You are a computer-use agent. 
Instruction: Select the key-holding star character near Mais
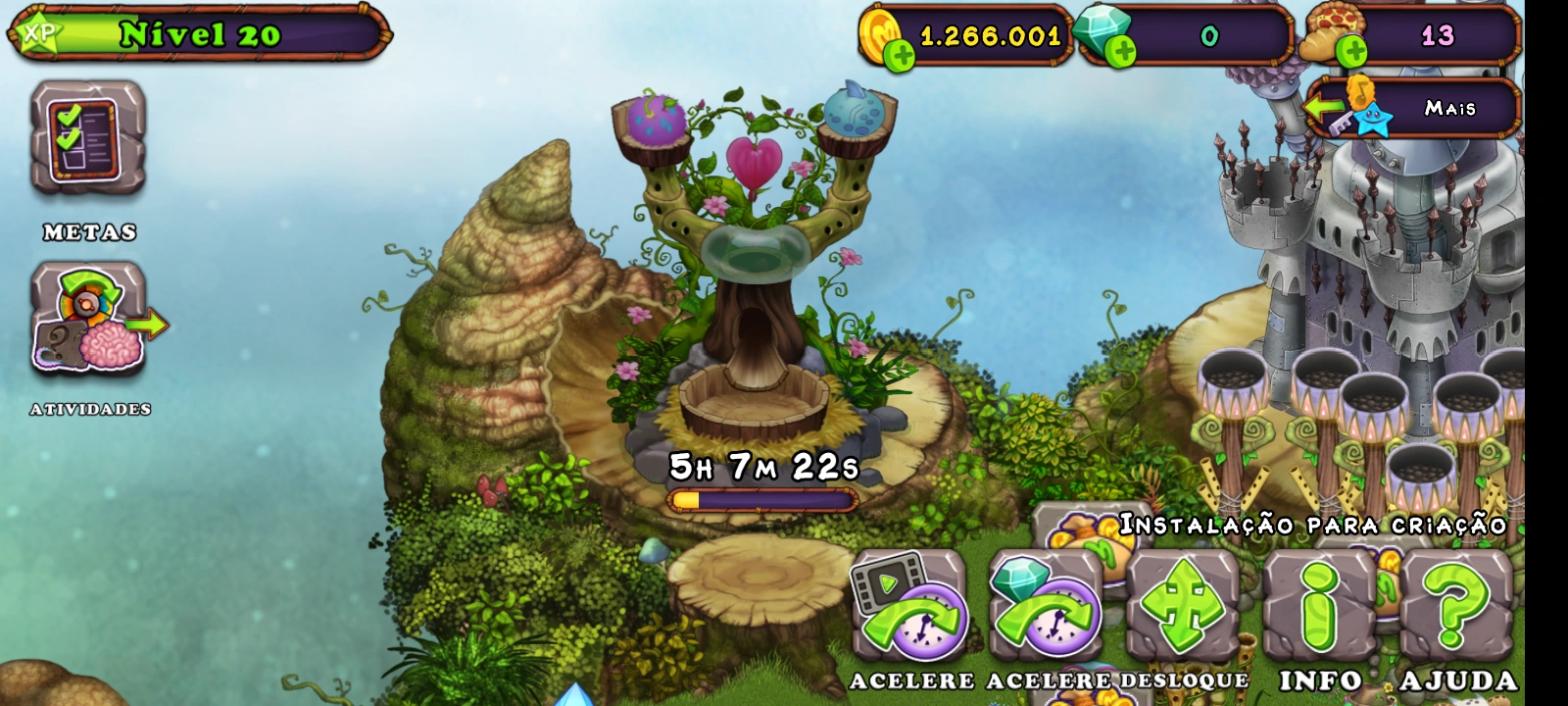pos(1372,118)
